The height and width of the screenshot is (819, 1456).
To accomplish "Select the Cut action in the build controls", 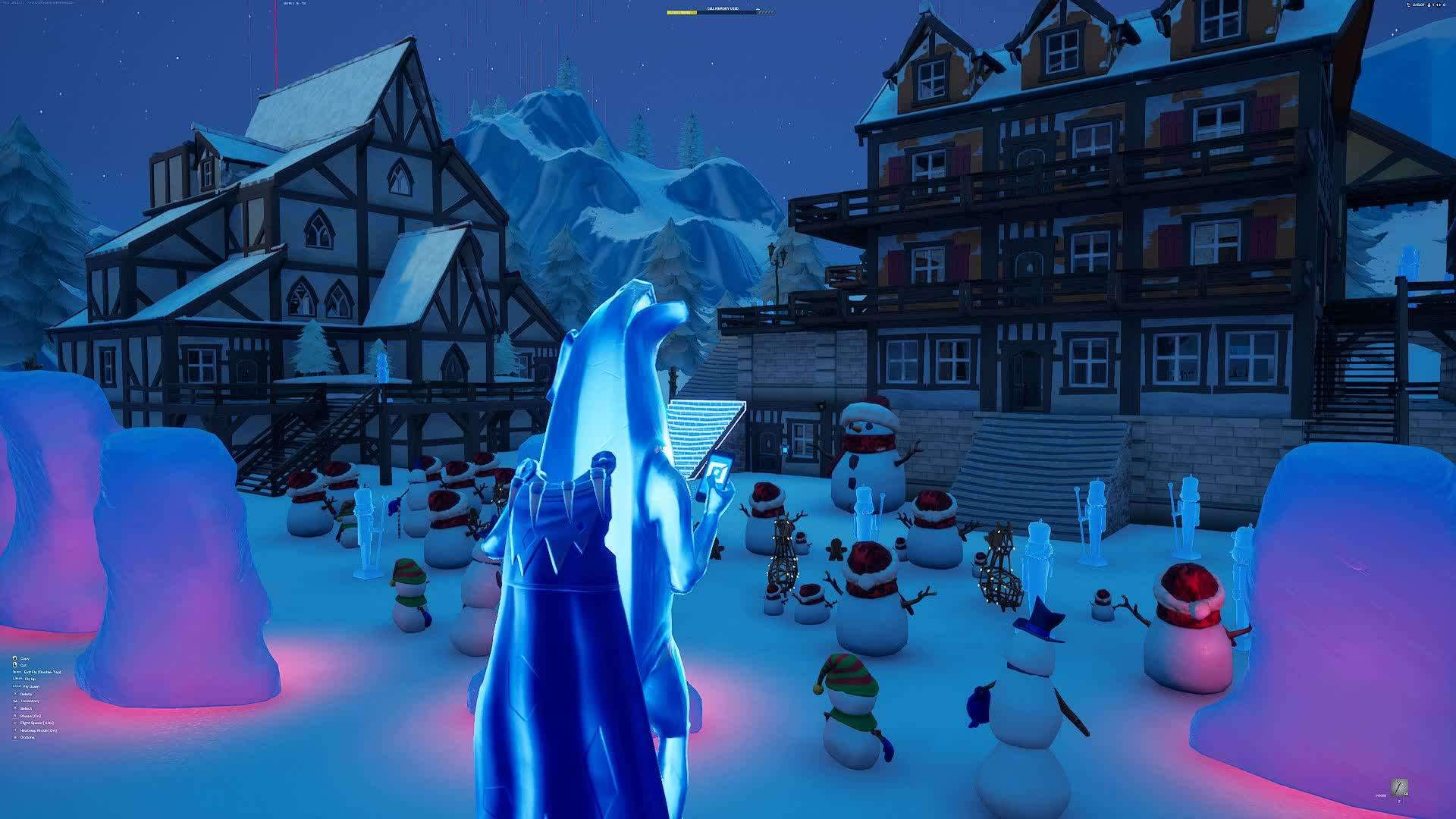I will click(24, 665).
